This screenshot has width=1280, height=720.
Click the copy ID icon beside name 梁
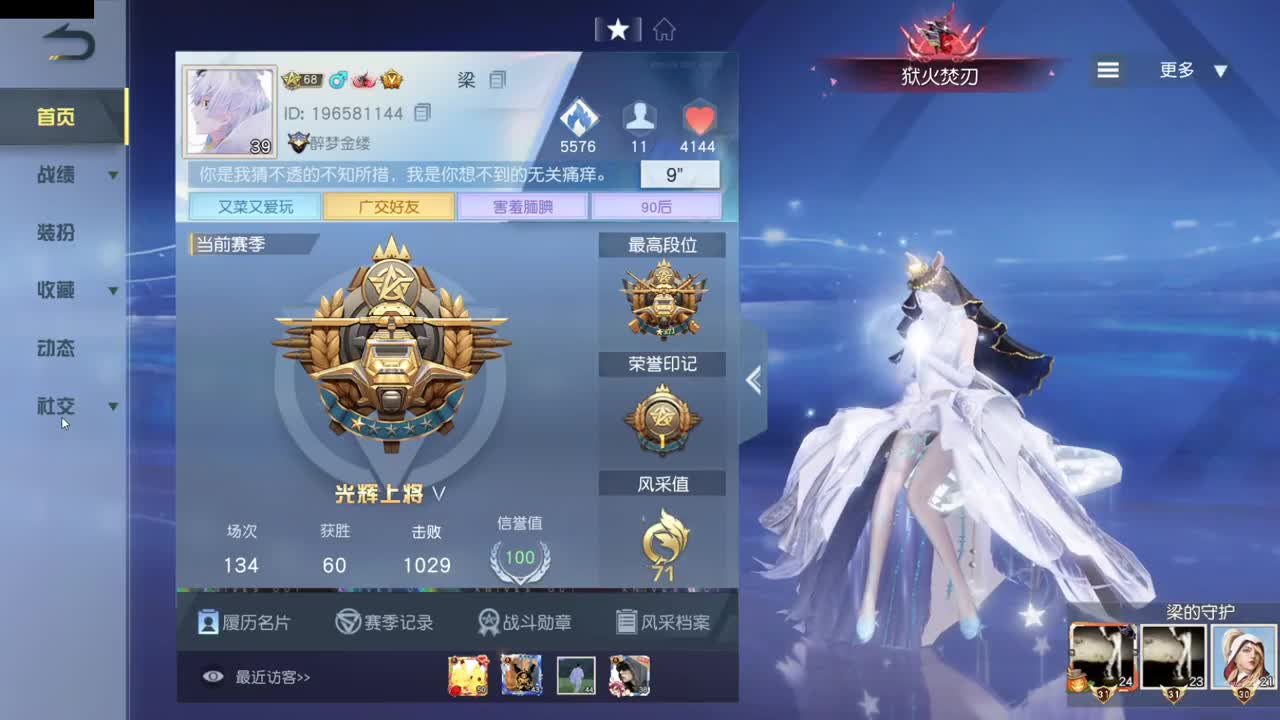click(496, 80)
